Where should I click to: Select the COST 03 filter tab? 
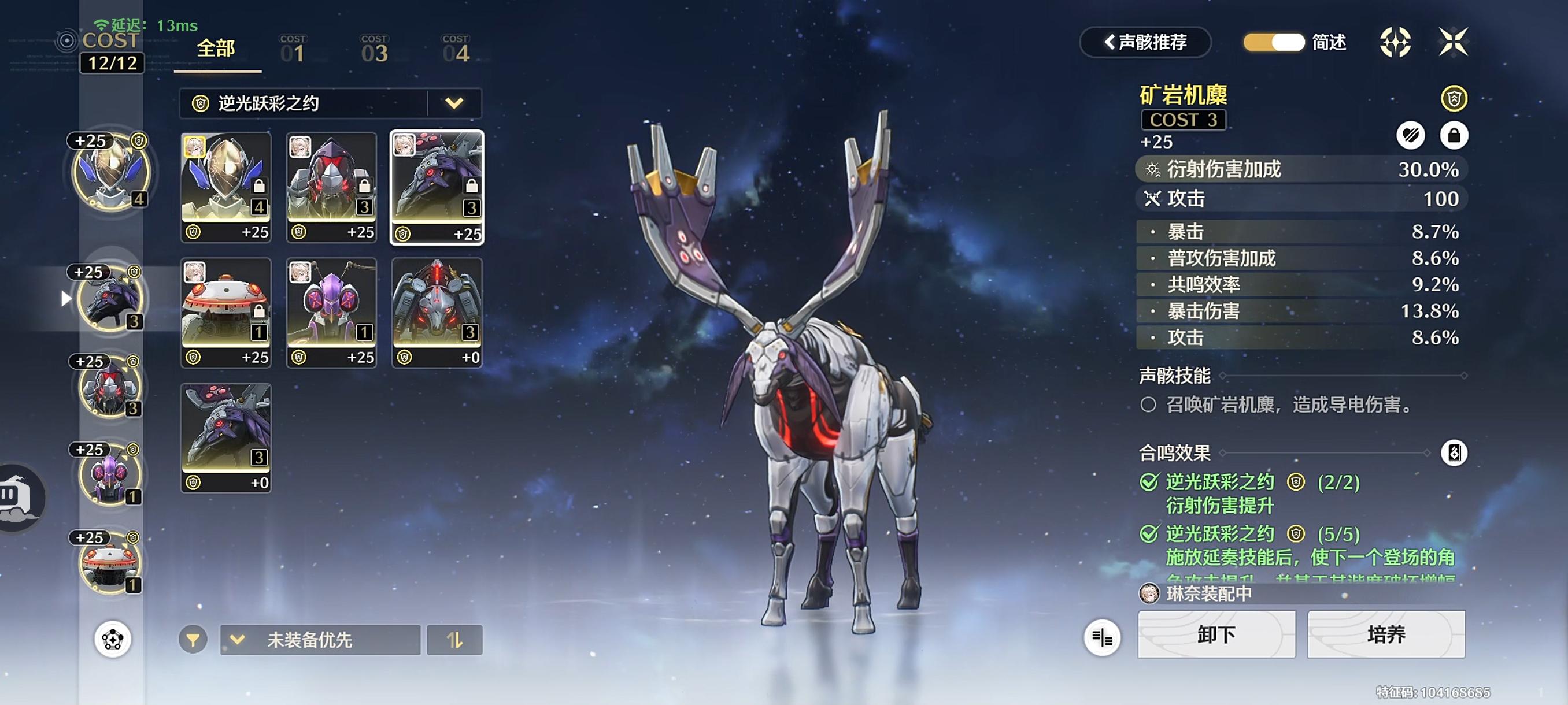[373, 49]
